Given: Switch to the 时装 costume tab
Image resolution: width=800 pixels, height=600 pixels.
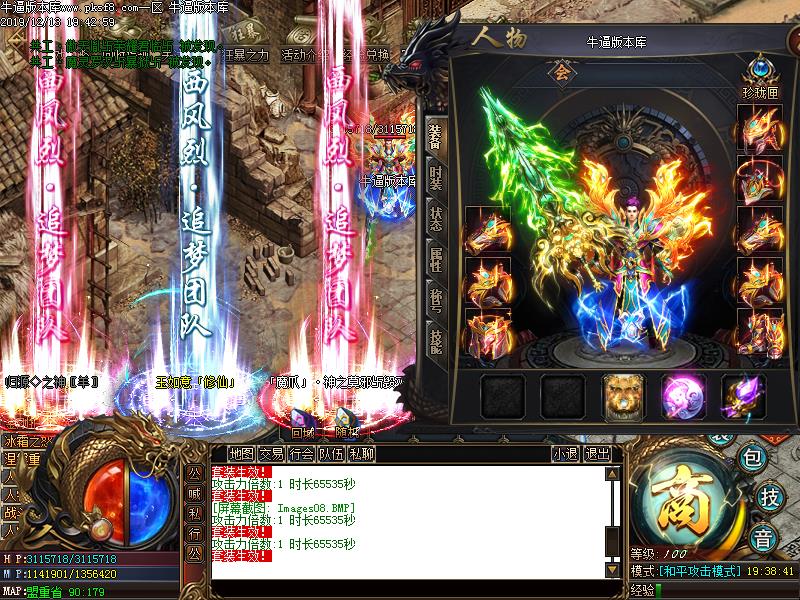Looking at the screenshot, I should click(435, 179).
